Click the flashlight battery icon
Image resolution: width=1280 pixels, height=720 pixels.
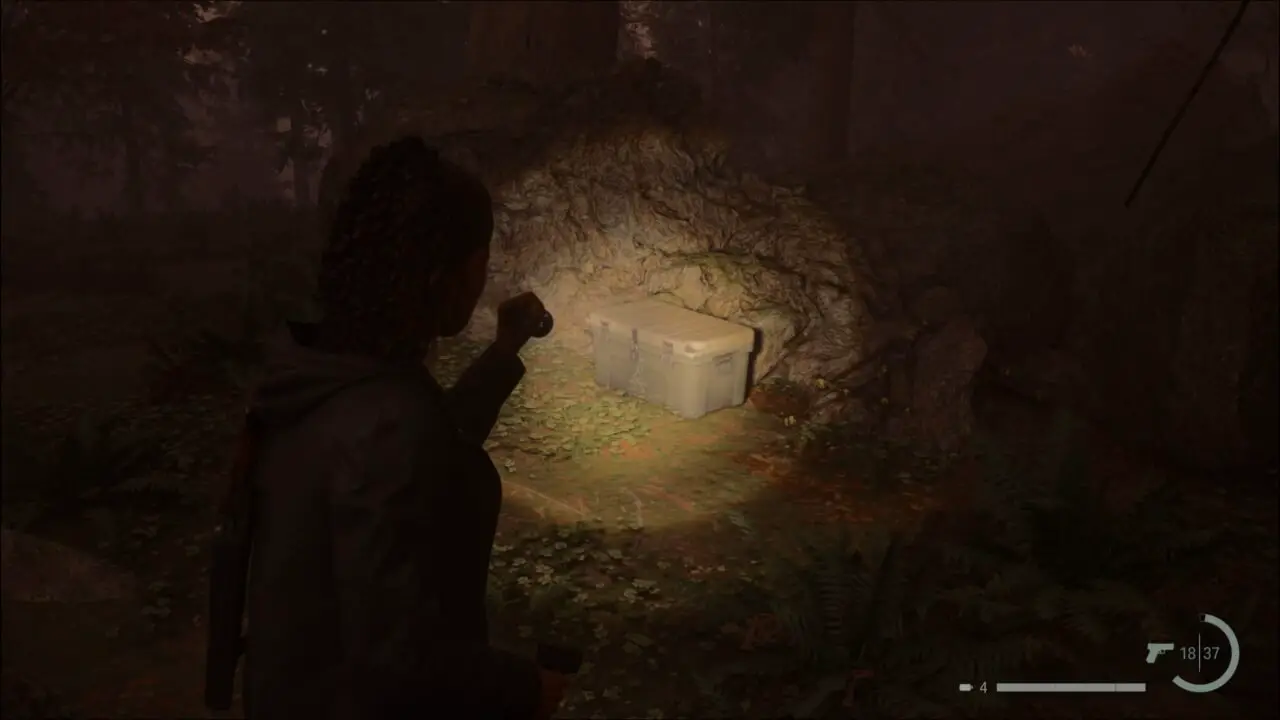click(965, 686)
